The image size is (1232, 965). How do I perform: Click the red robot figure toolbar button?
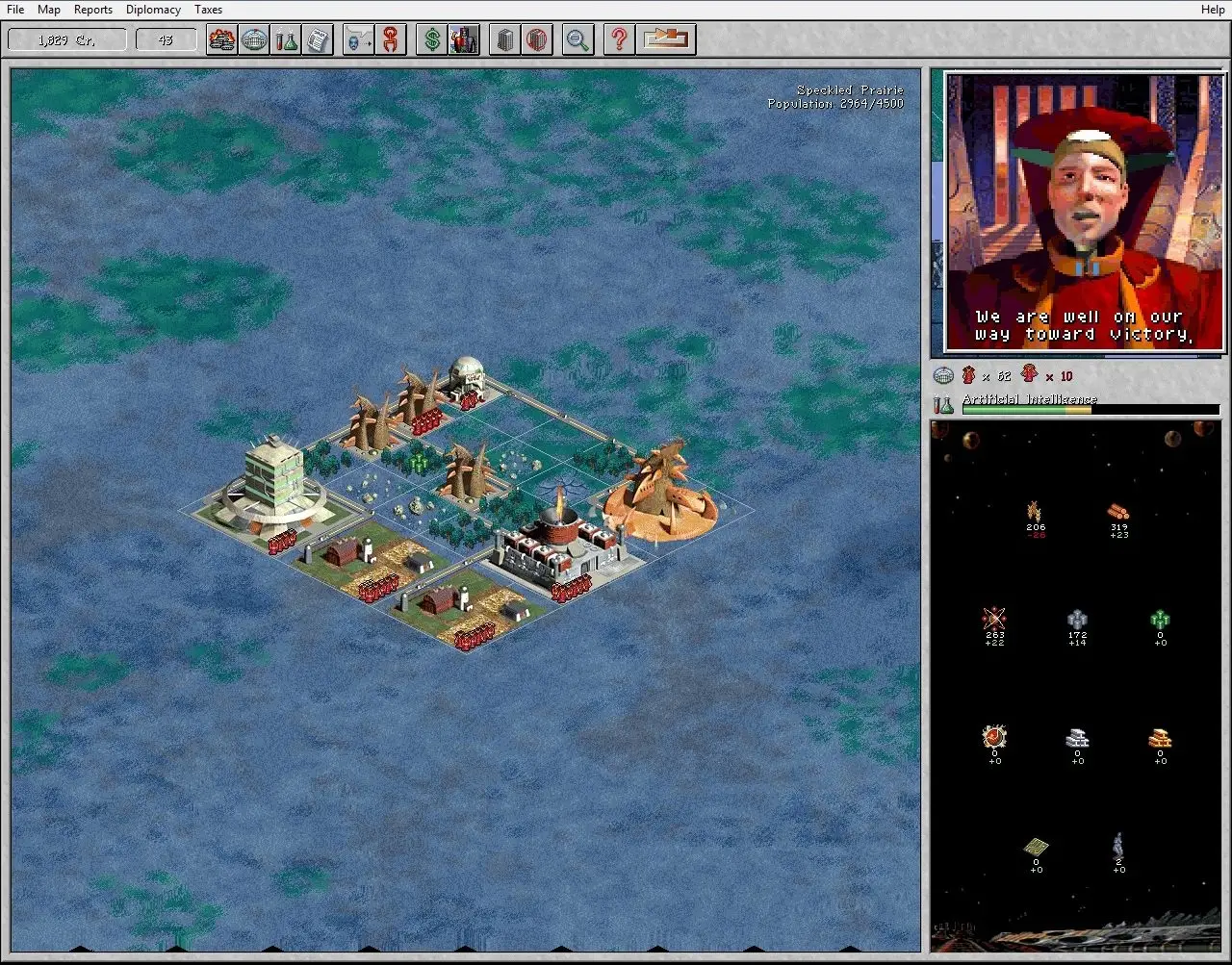pos(464,40)
